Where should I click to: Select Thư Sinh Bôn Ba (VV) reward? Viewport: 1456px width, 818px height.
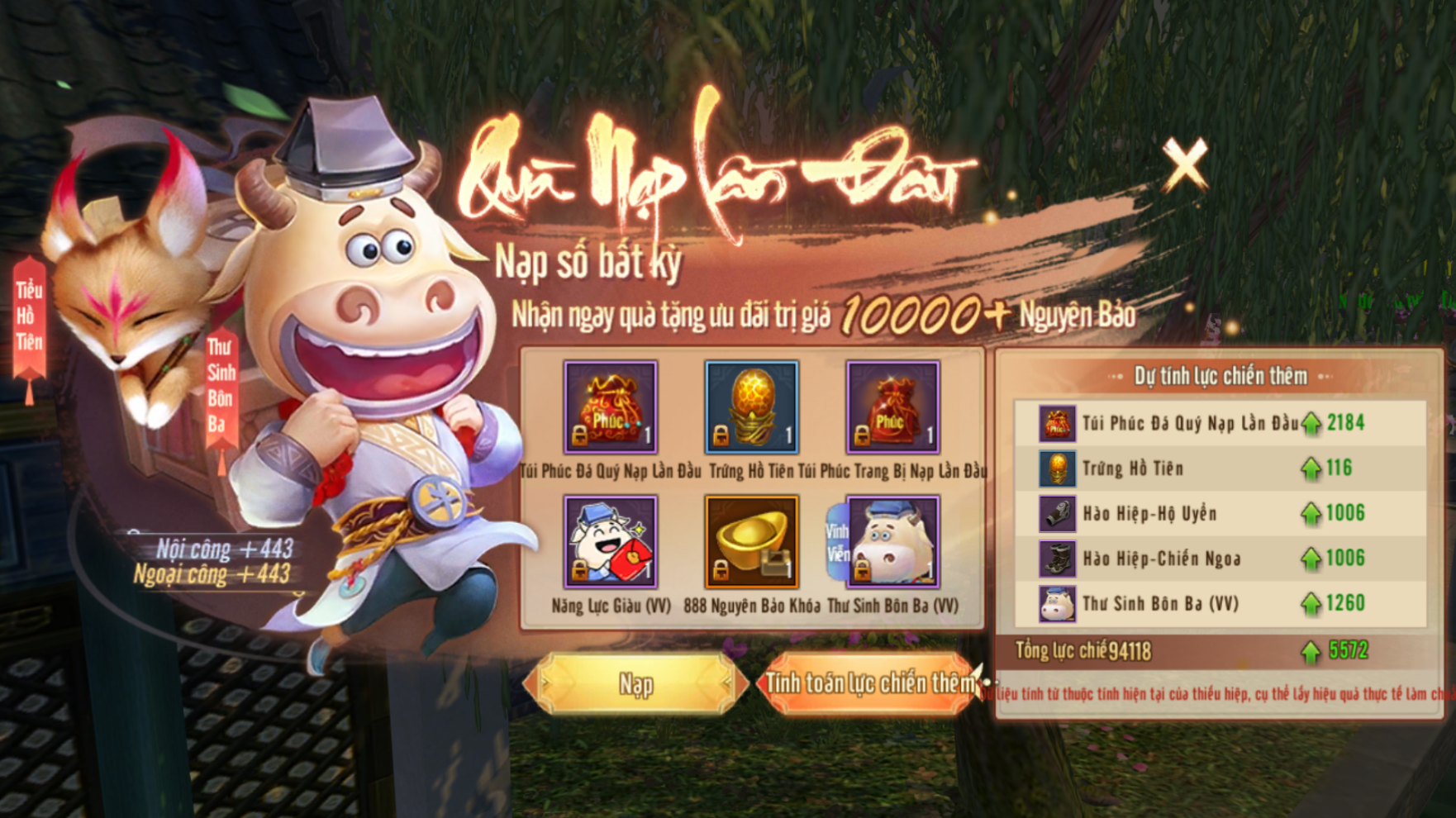point(892,542)
